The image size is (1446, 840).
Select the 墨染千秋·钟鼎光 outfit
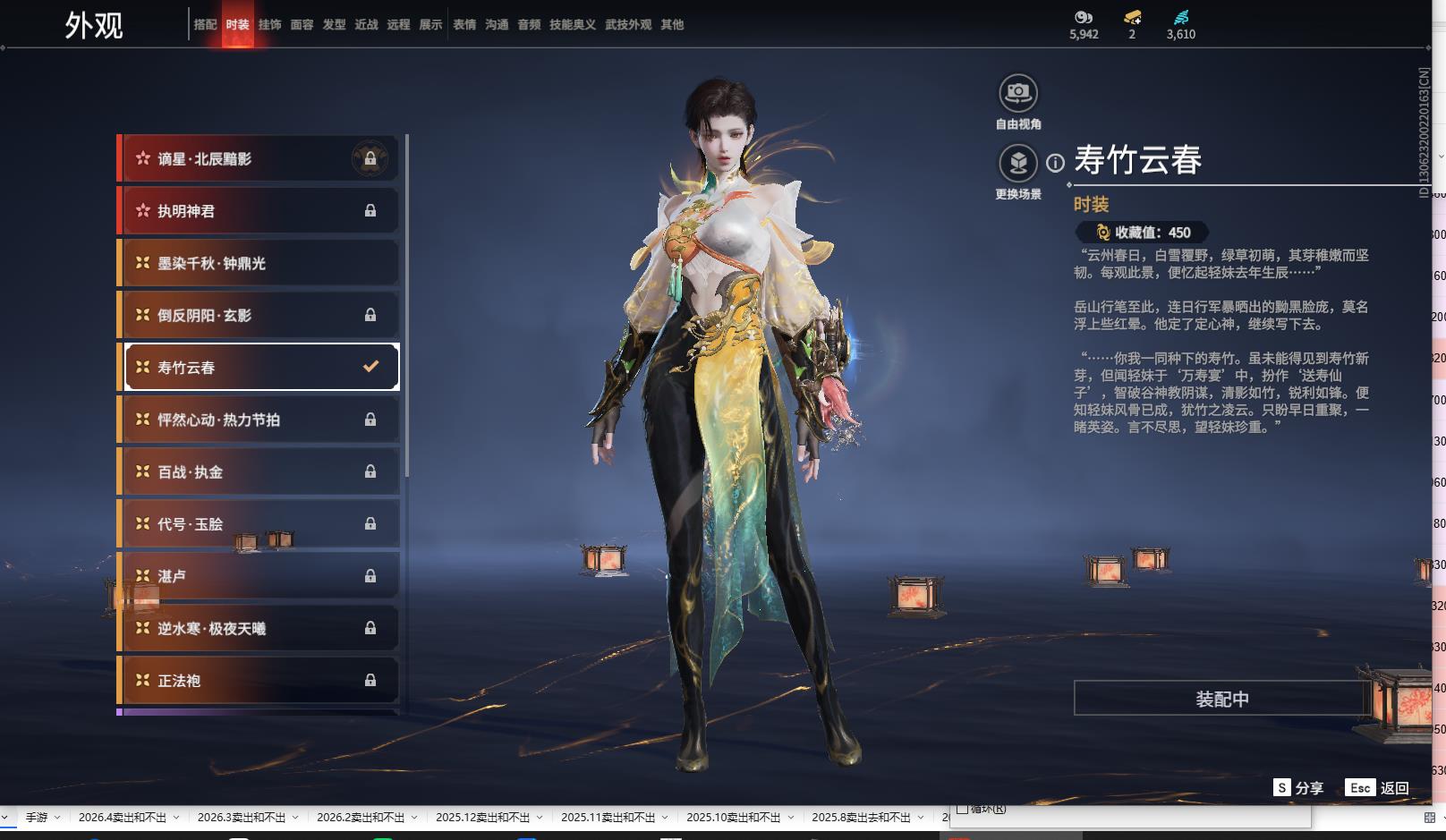coord(259,263)
